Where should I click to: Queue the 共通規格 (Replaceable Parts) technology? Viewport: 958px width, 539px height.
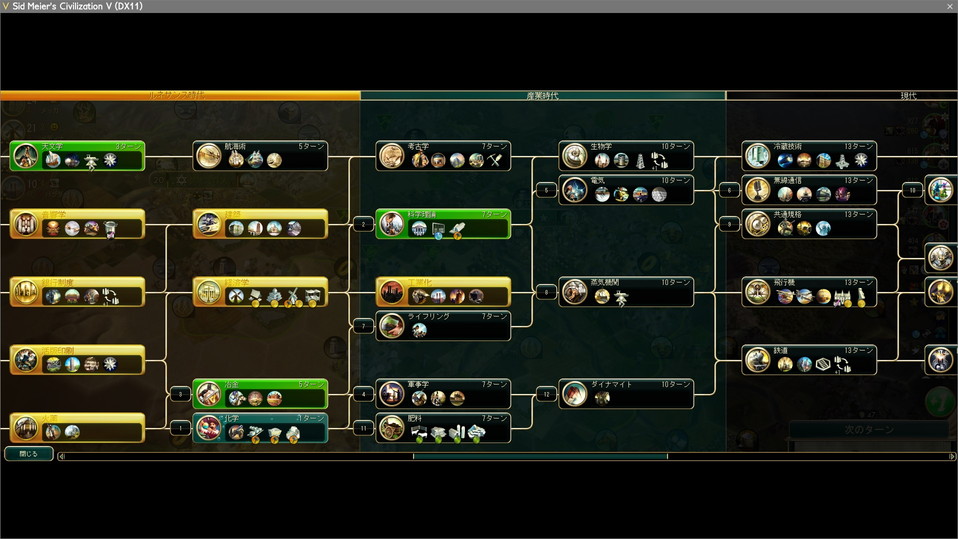tap(810, 223)
